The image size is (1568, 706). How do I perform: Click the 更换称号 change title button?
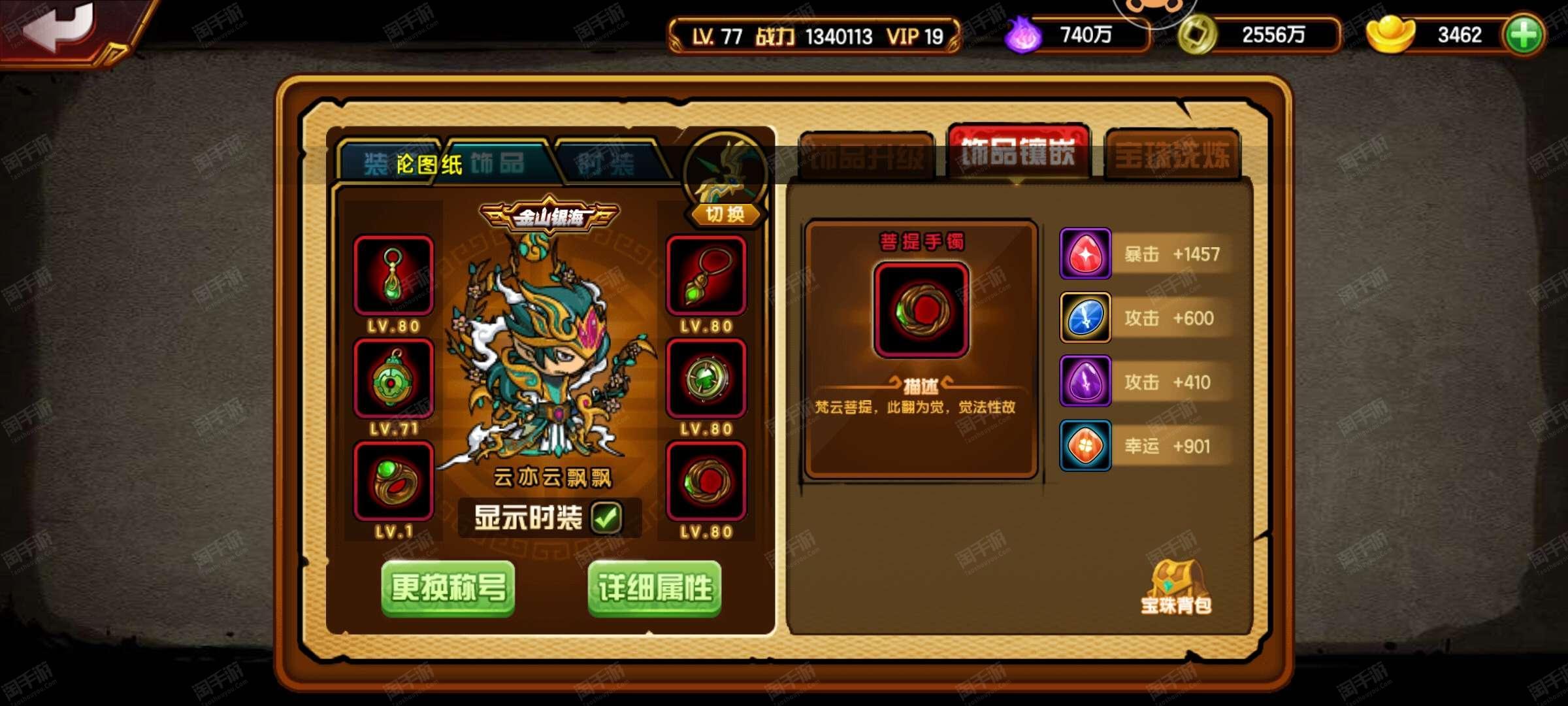448,588
